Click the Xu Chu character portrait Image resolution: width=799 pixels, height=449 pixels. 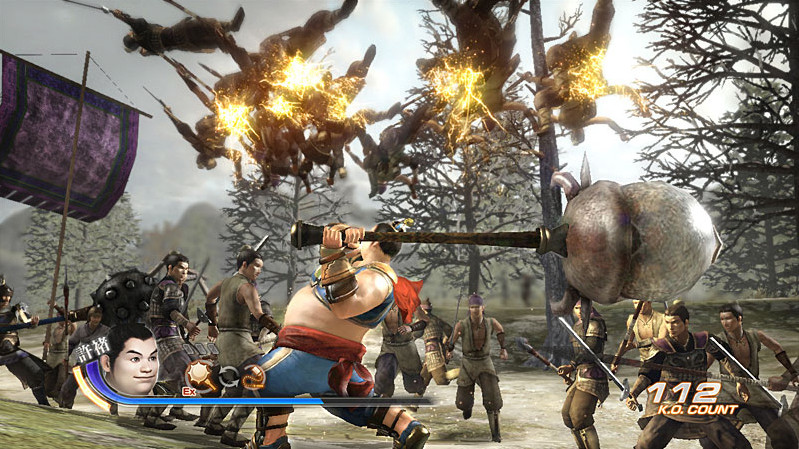(x=133, y=359)
